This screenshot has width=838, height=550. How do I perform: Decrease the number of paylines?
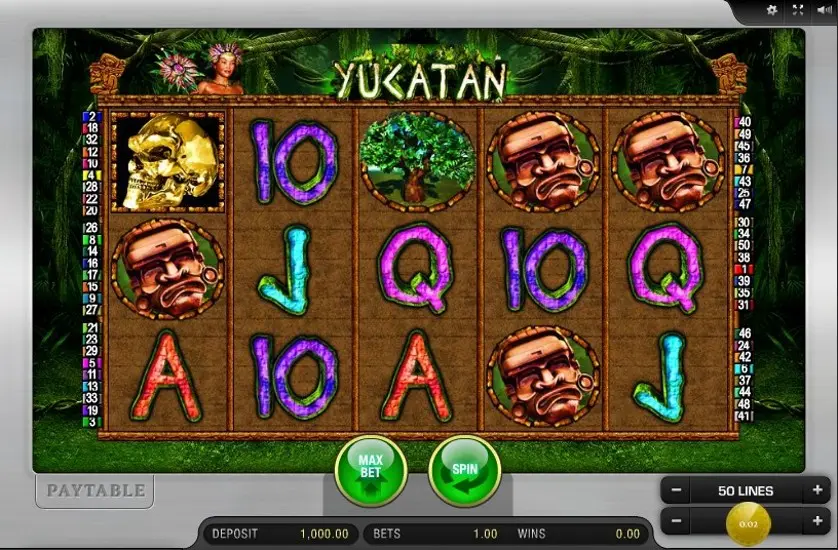pos(676,491)
